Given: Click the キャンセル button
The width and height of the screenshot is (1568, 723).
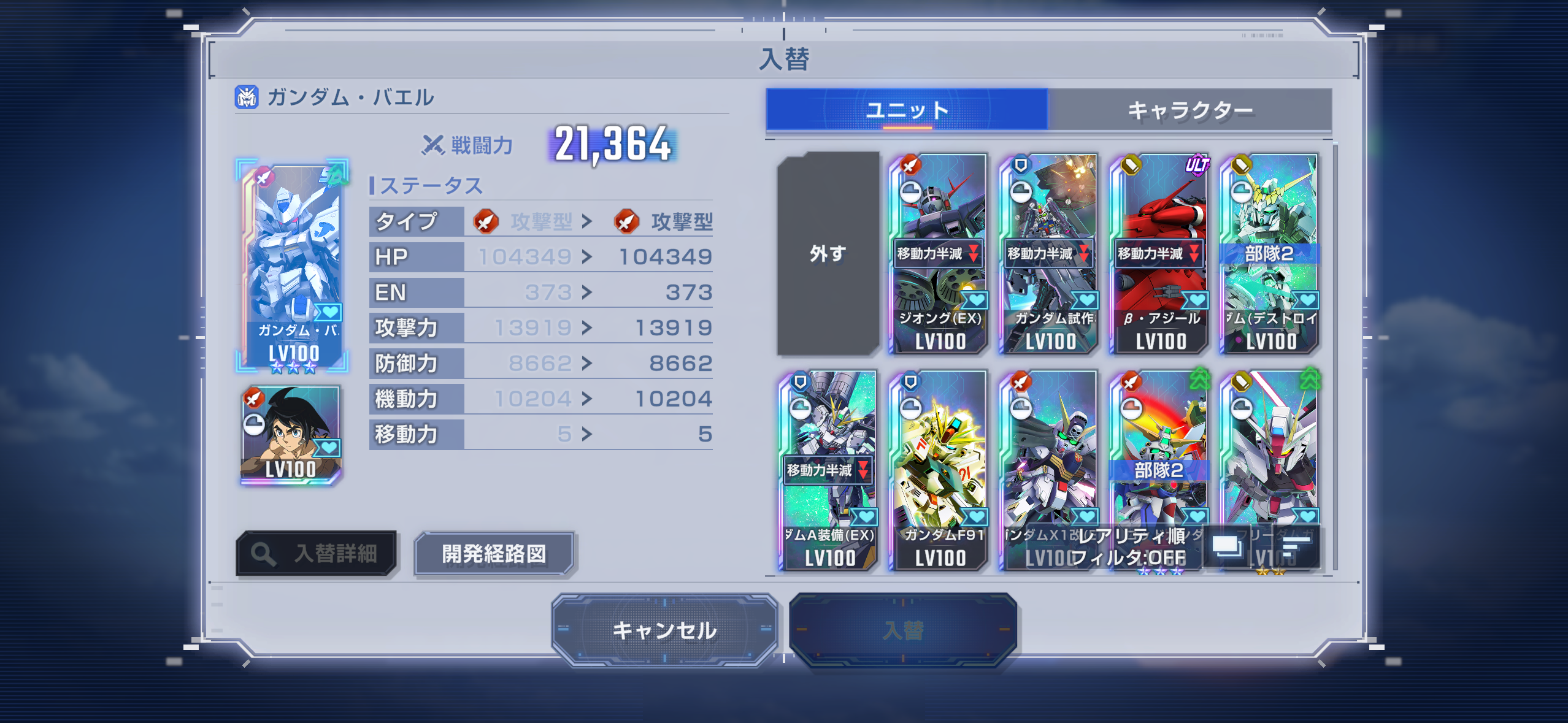Looking at the screenshot, I should coord(664,630).
